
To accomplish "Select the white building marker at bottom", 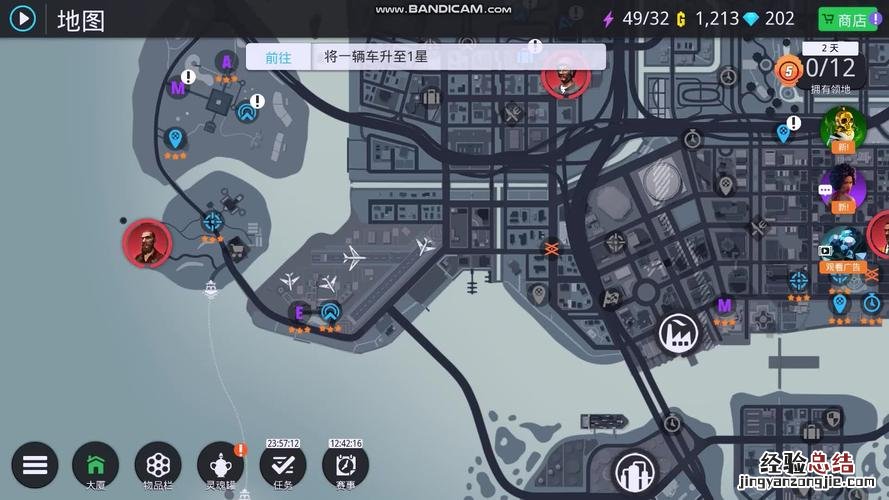I will (634, 471).
